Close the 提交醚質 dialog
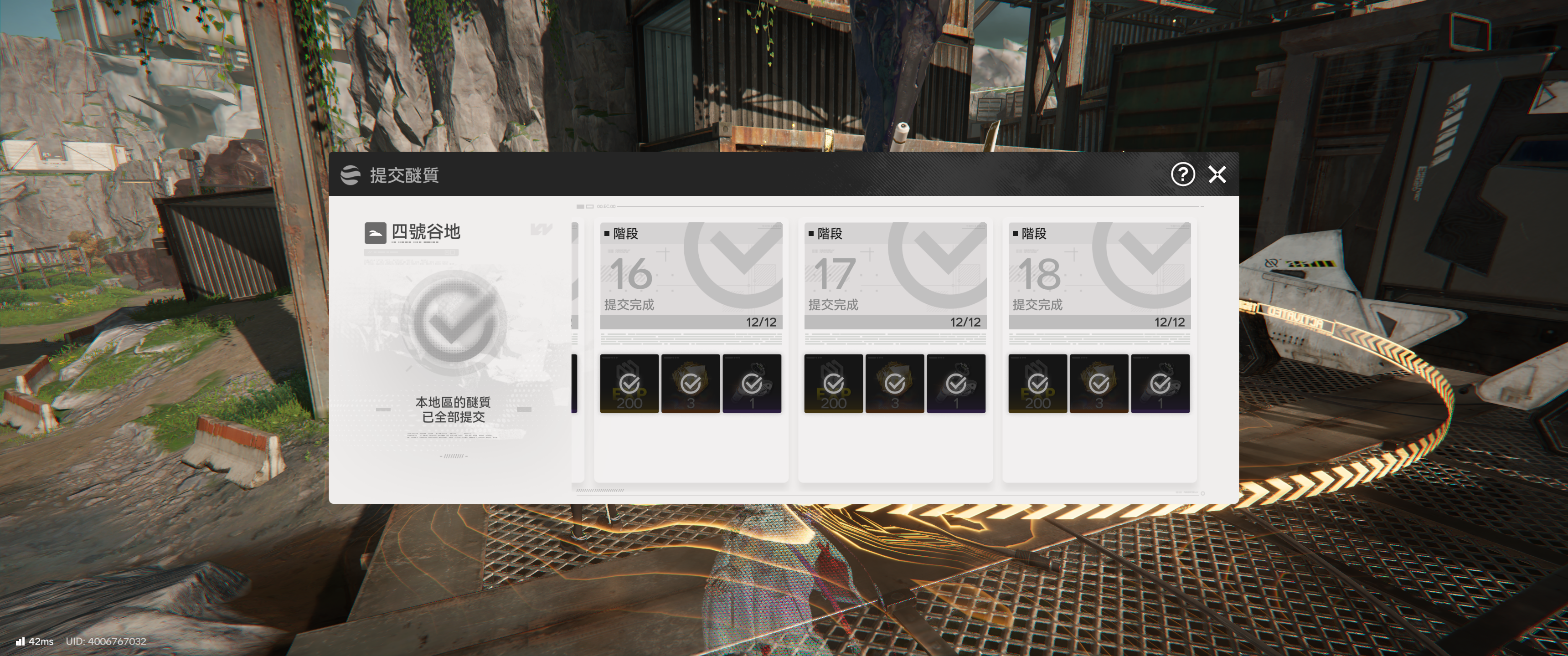This screenshot has height=656, width=1568. click(1217, 174)
